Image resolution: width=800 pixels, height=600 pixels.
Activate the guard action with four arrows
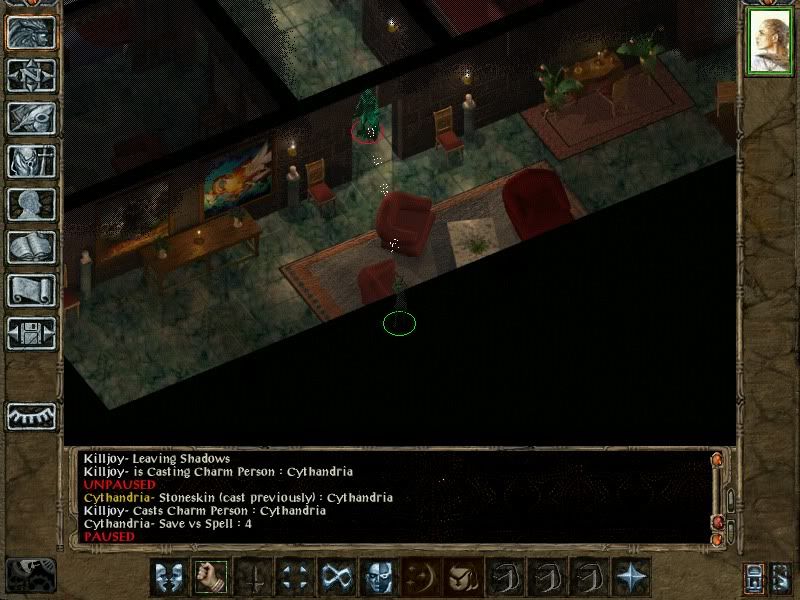294,576
